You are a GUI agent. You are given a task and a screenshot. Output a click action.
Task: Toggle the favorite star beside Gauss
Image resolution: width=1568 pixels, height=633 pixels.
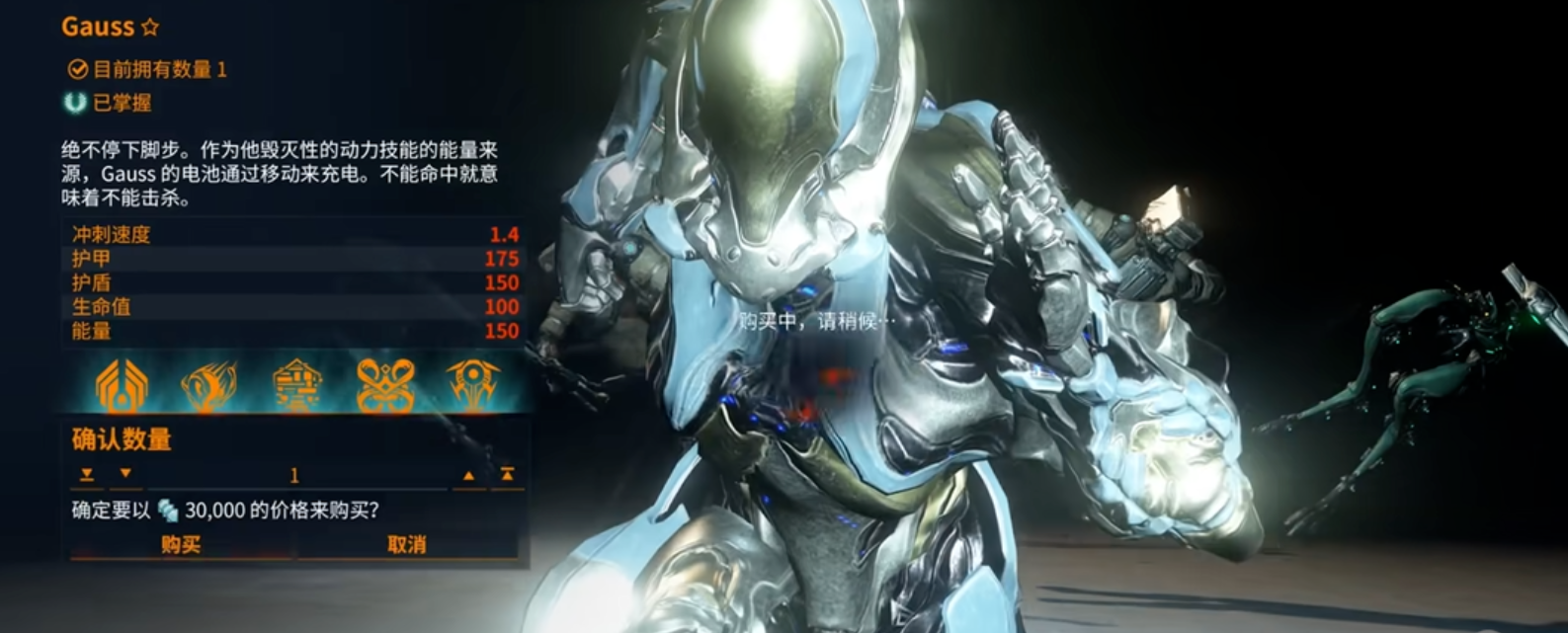pos(150,28)
